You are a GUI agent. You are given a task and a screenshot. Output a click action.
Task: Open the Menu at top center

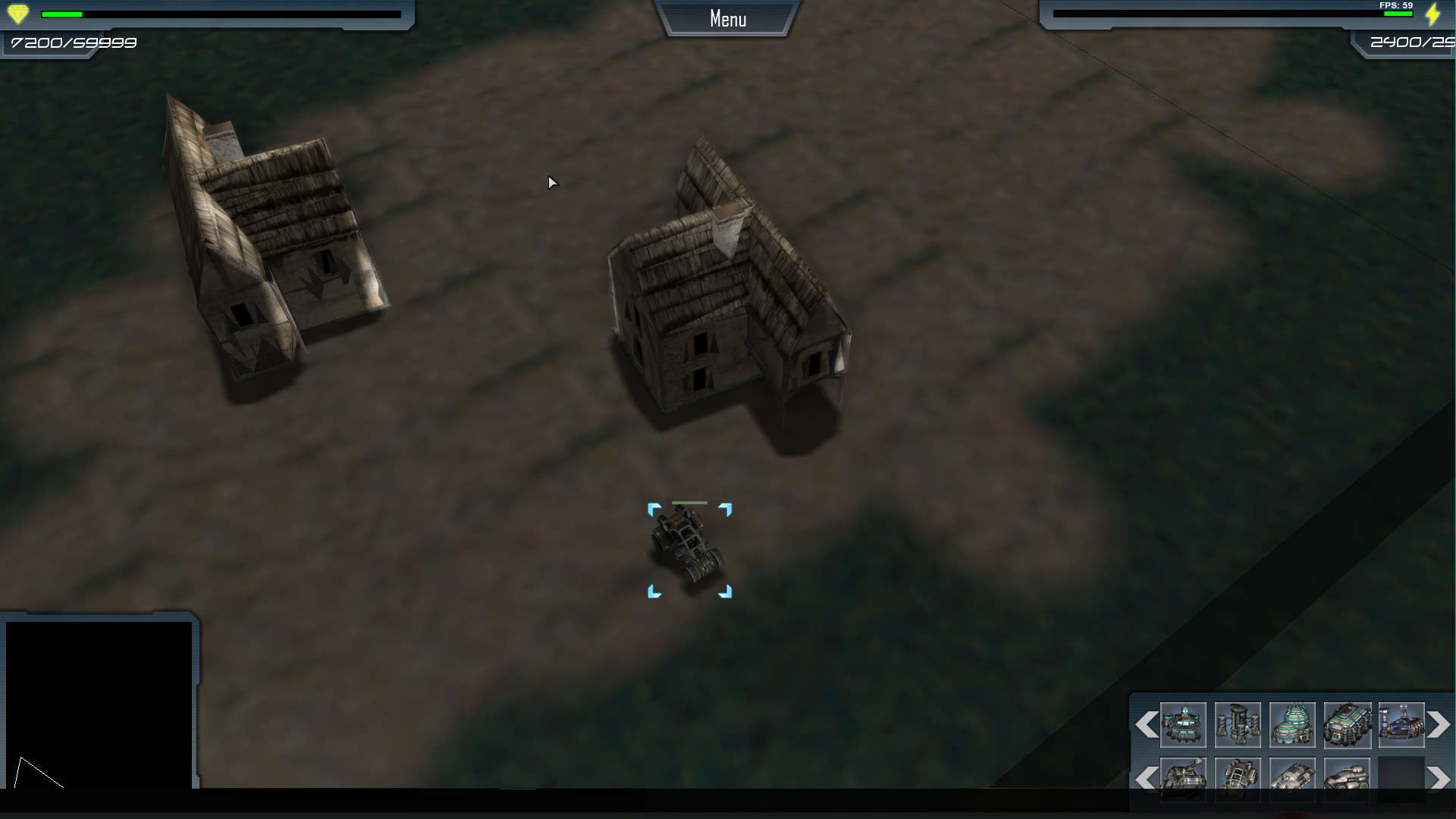(x=726, y=18)
